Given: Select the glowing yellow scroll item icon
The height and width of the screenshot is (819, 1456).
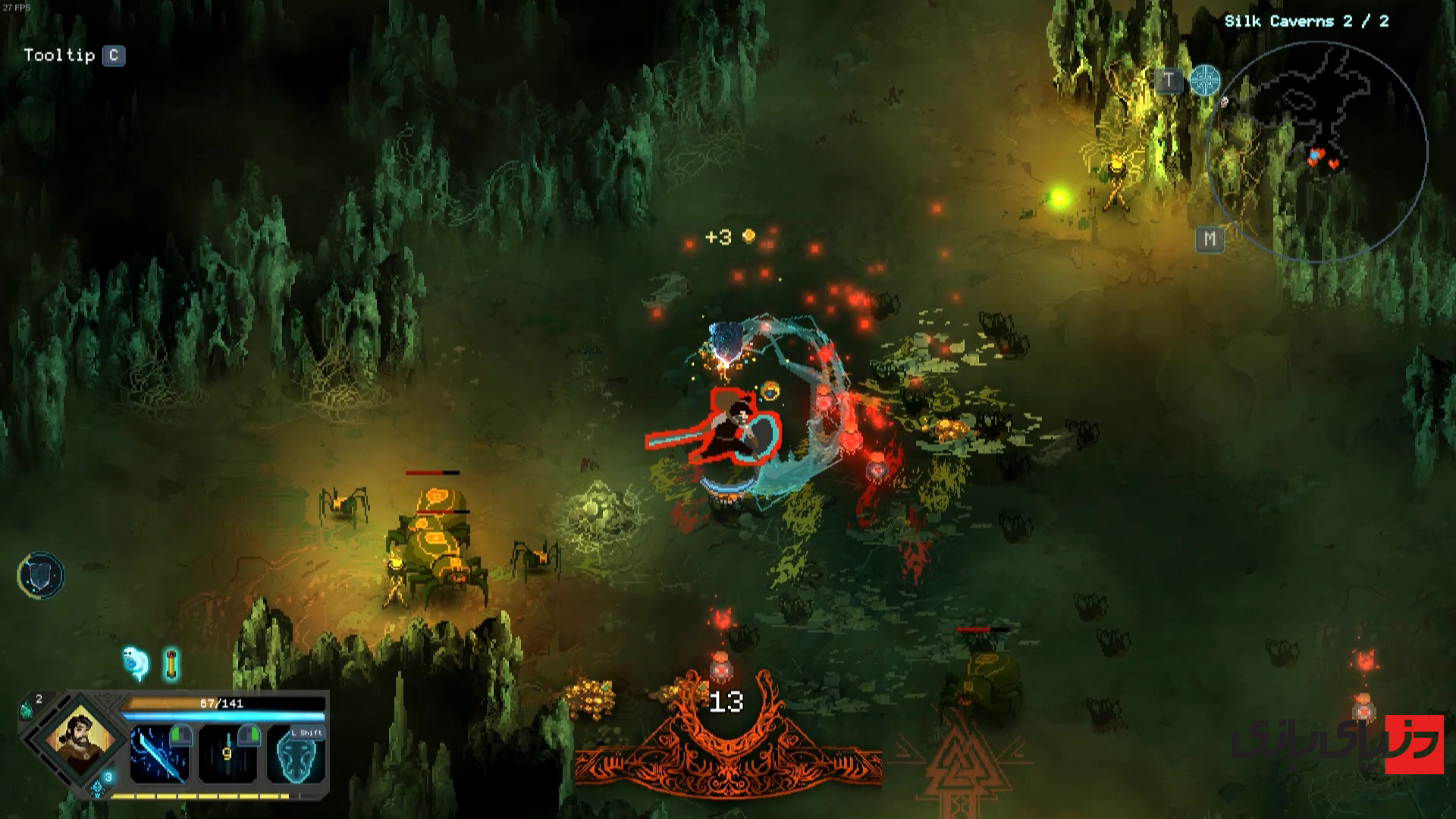Looking at the screenshot, I should [171, 664].
